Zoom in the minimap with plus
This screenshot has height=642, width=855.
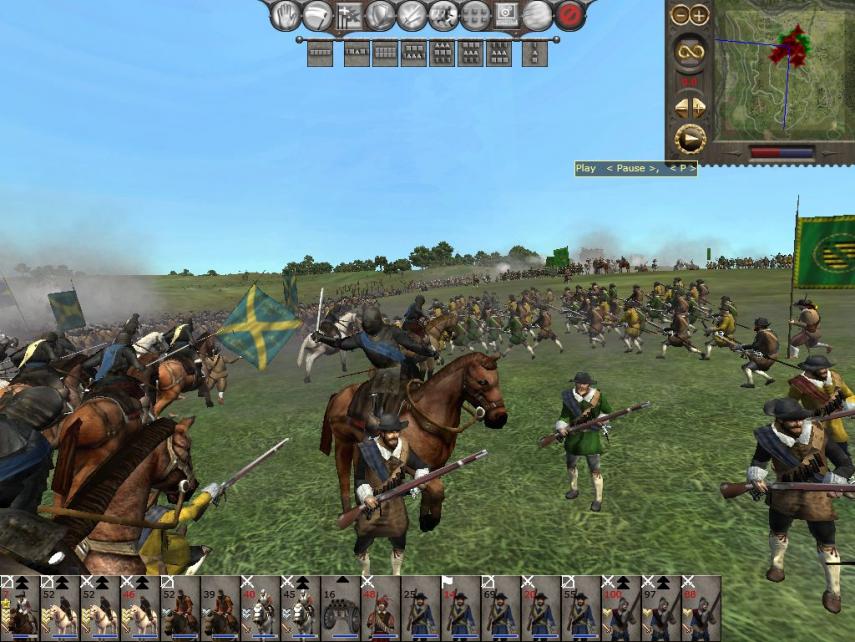[x=698, y=15]
